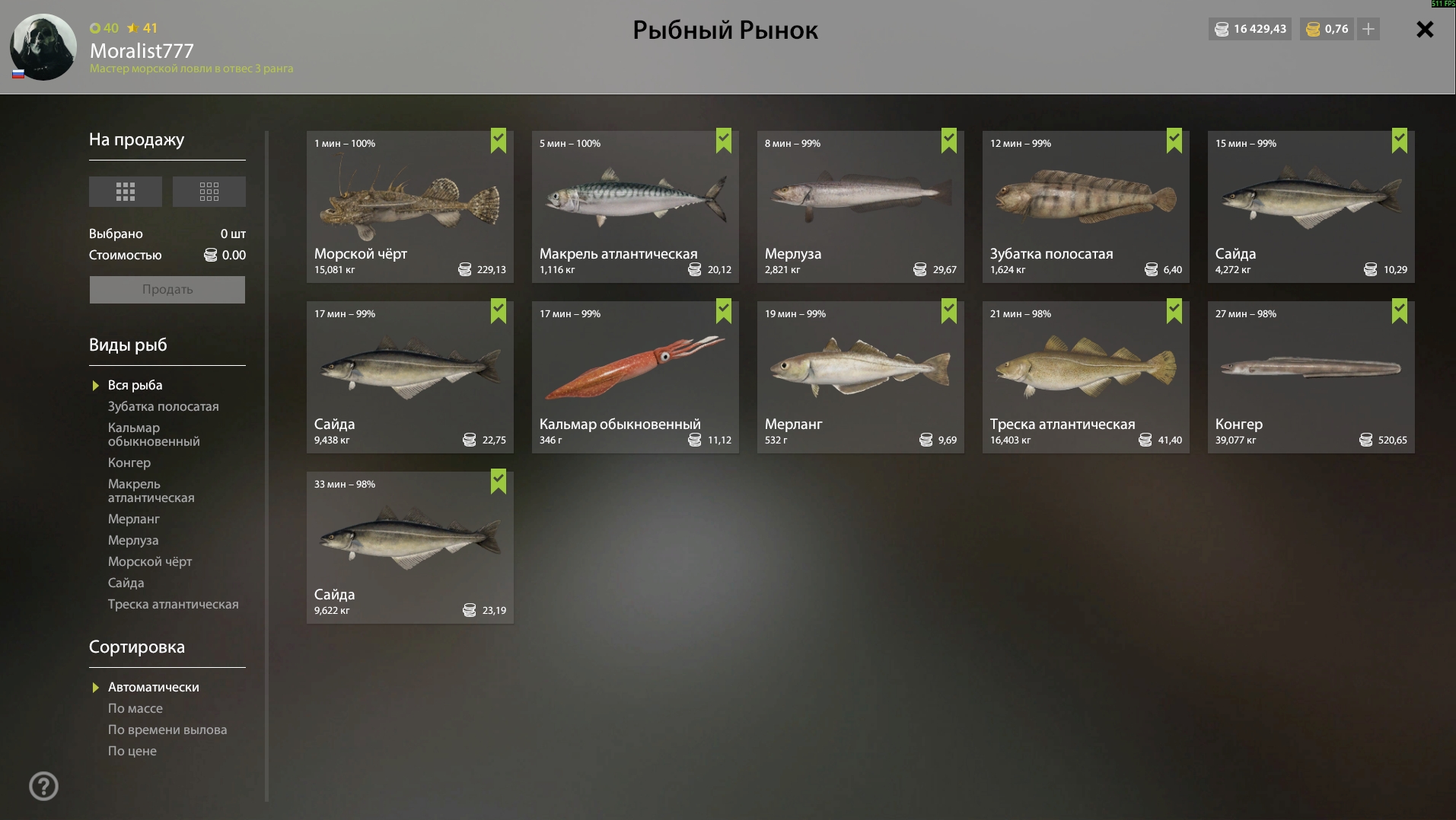The height and width of the screenshot is (820, 1456).
Task: Show Вся рыба in the species filter
Action: [x=135, y=385]
